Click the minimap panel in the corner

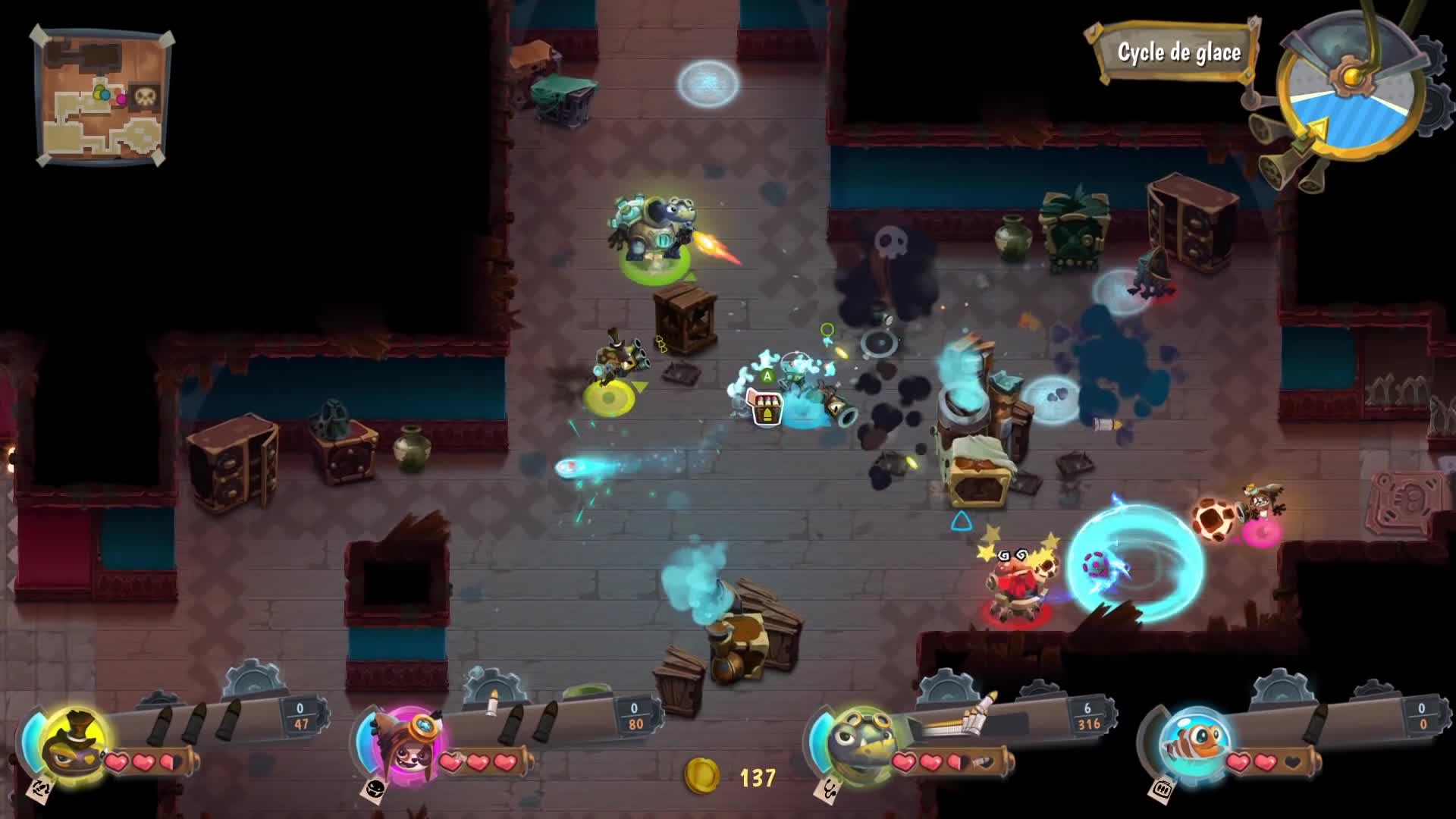[99, 95]
